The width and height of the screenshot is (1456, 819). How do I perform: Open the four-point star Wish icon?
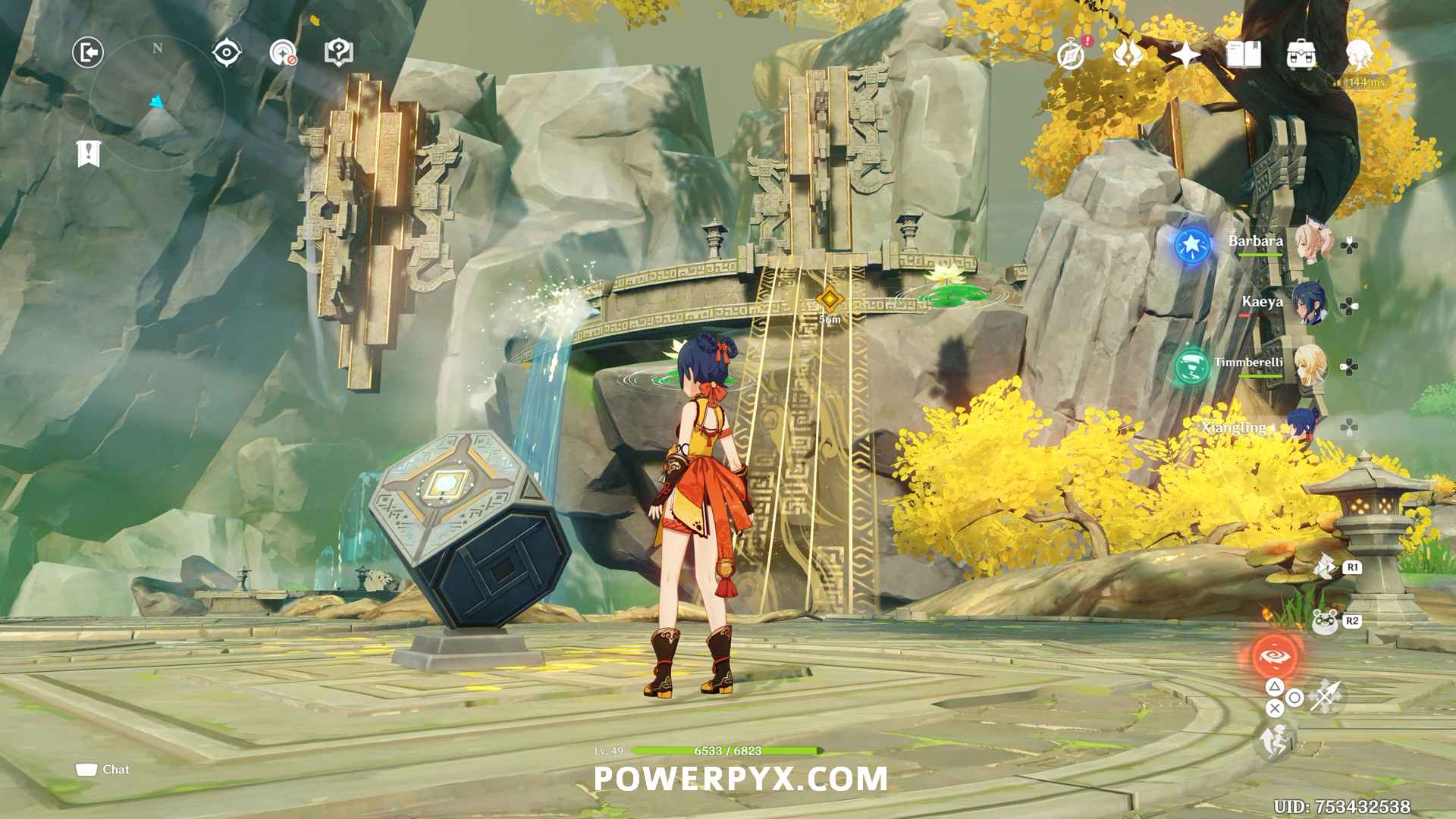(x=1185, y=55)
